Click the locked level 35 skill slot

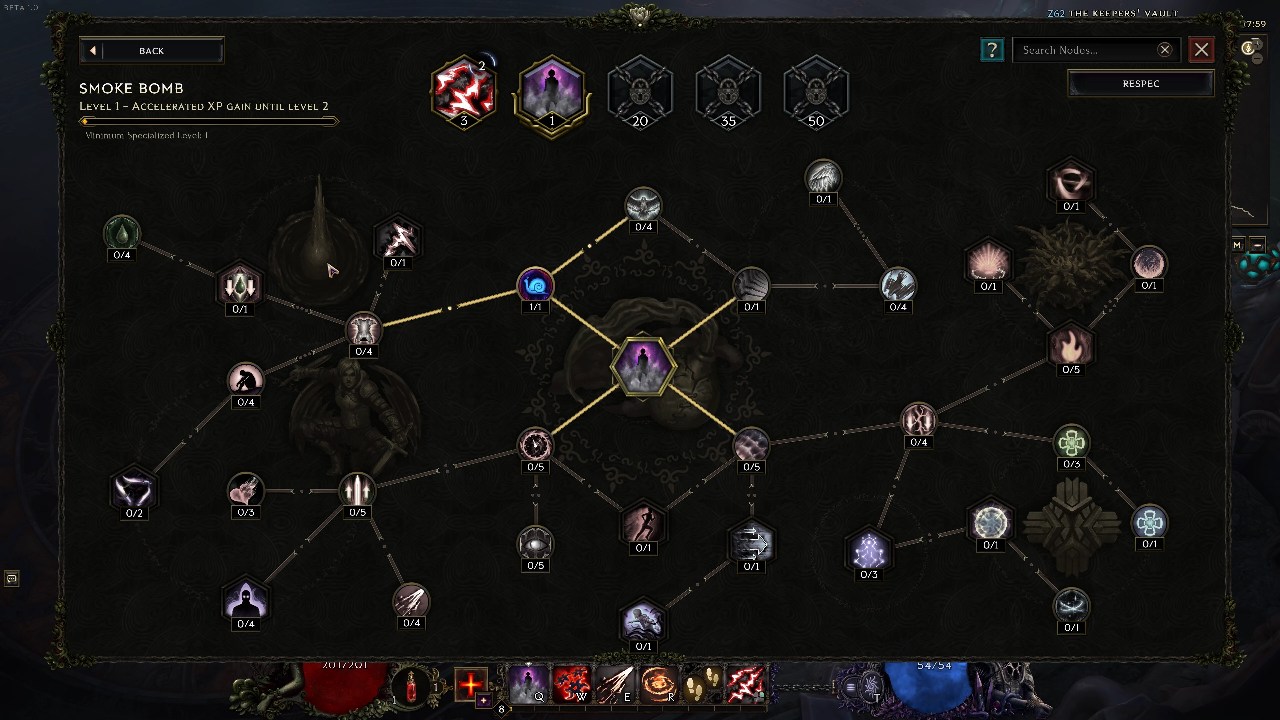pyautogui.click(x=728, y=91)
